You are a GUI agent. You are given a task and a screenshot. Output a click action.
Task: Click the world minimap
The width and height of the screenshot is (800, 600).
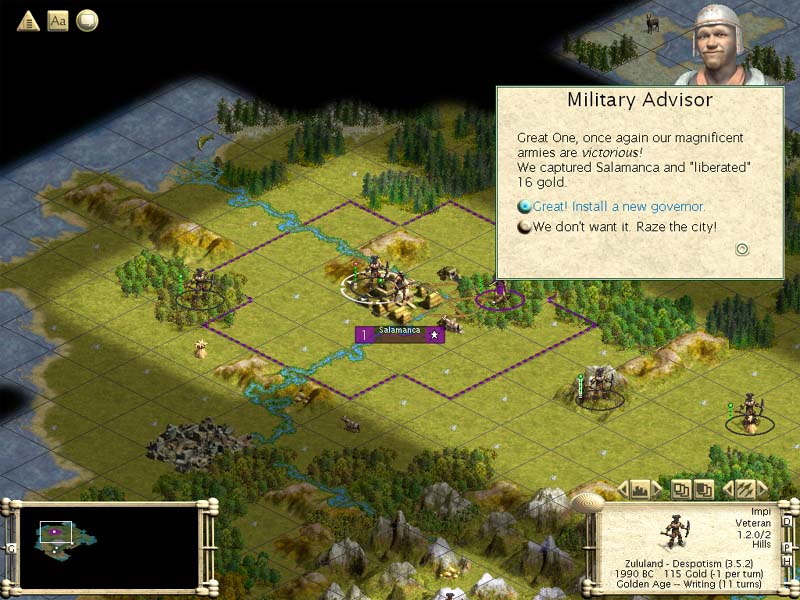[x=109, y=543]
